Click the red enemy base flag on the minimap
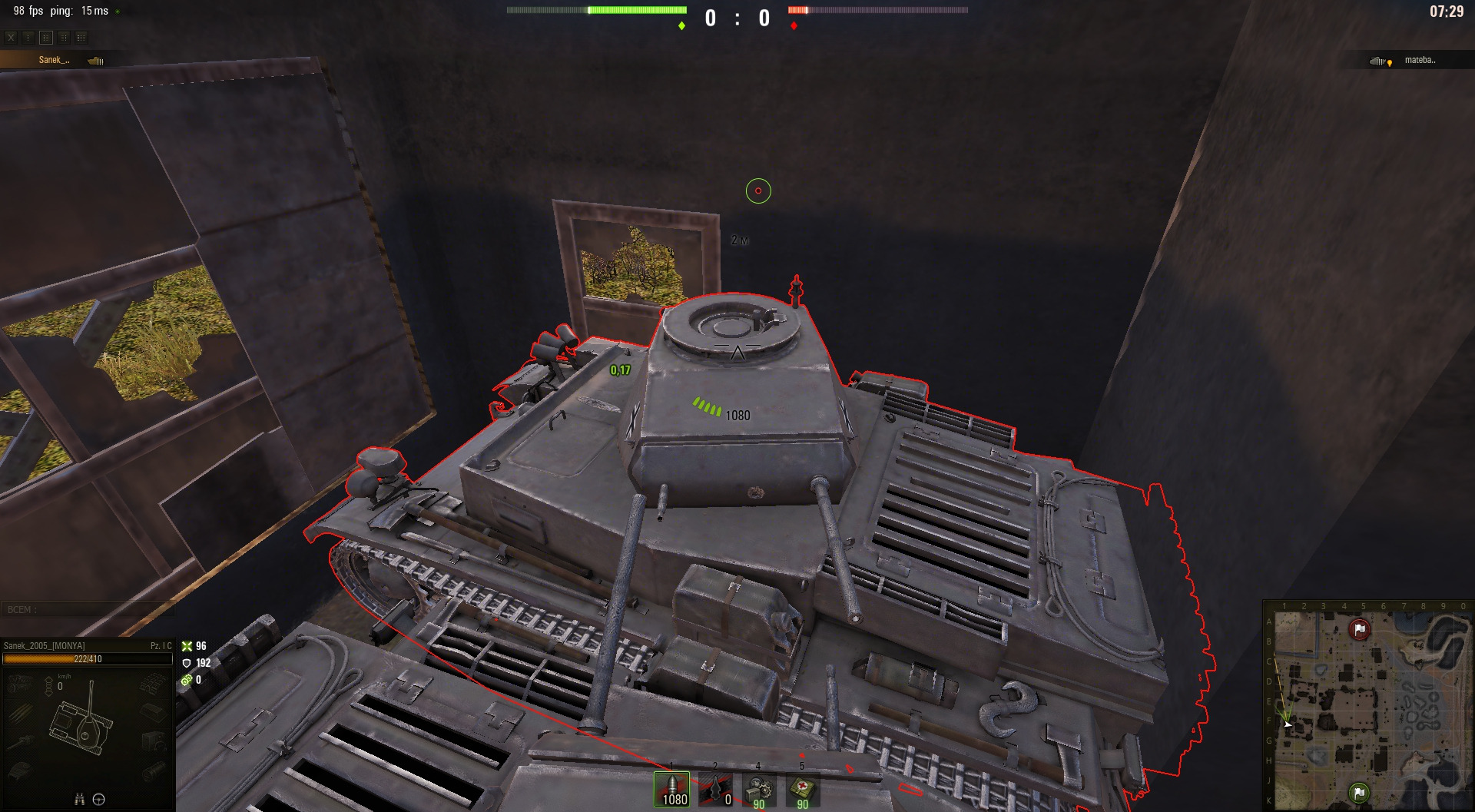The width and height of the screenshot is (1475, 812). 1360,630
